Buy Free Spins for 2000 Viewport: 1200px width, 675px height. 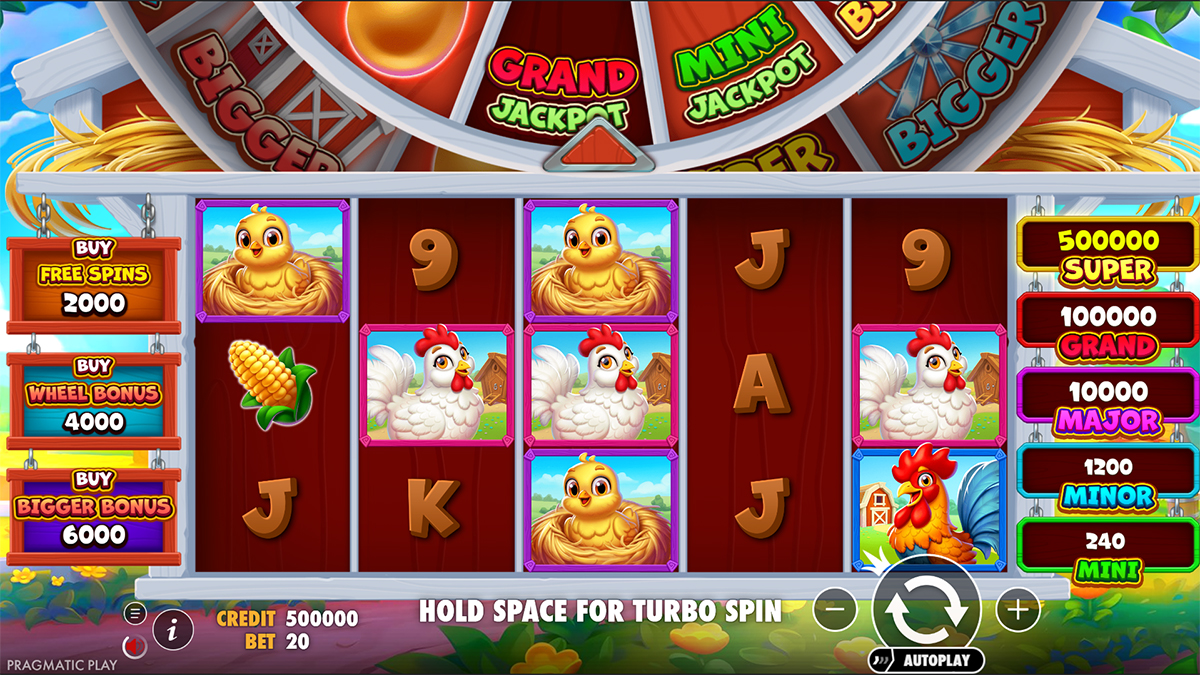click(x=94, y=285)
